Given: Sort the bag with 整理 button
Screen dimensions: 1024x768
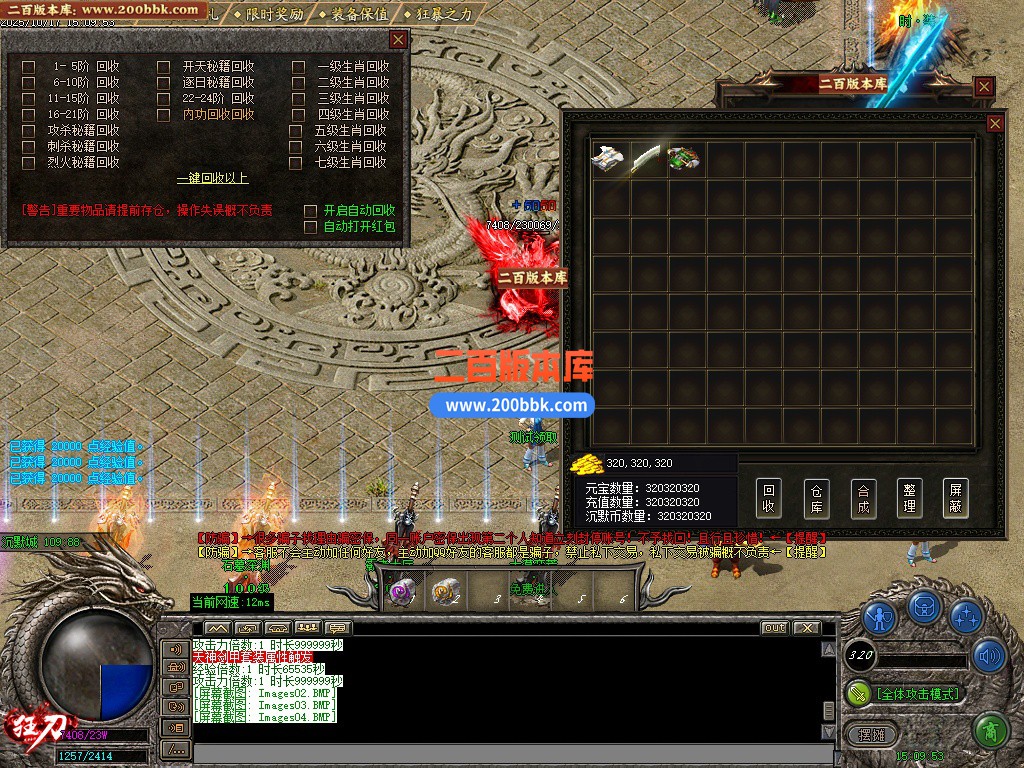Looking at the screenshot, I should tap(909, 498).
